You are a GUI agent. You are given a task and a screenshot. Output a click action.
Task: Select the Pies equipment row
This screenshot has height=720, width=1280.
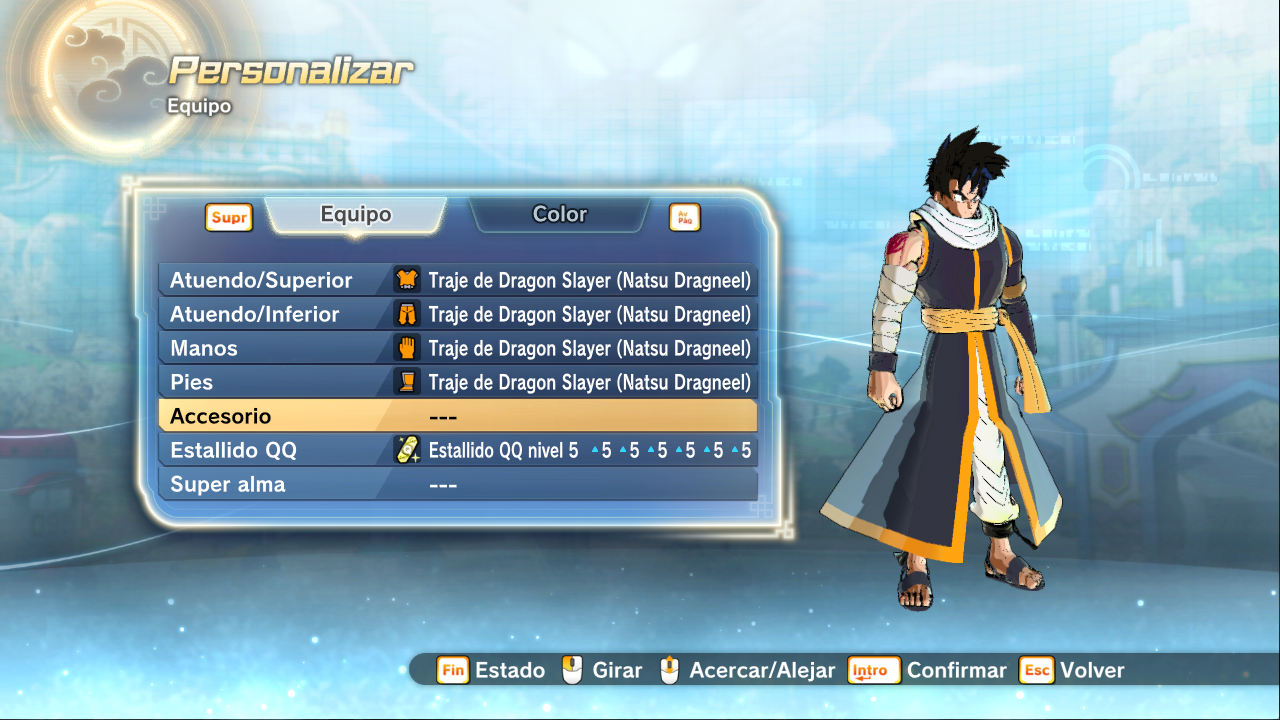[458, 383]
